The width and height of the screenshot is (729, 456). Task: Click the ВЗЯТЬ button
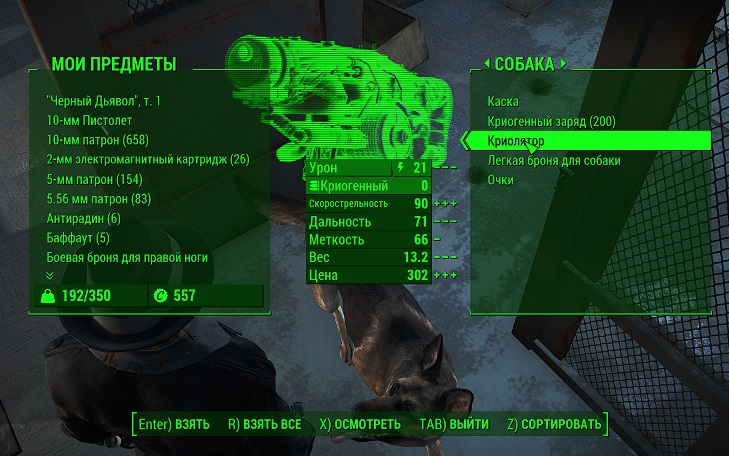coord(175,424)
